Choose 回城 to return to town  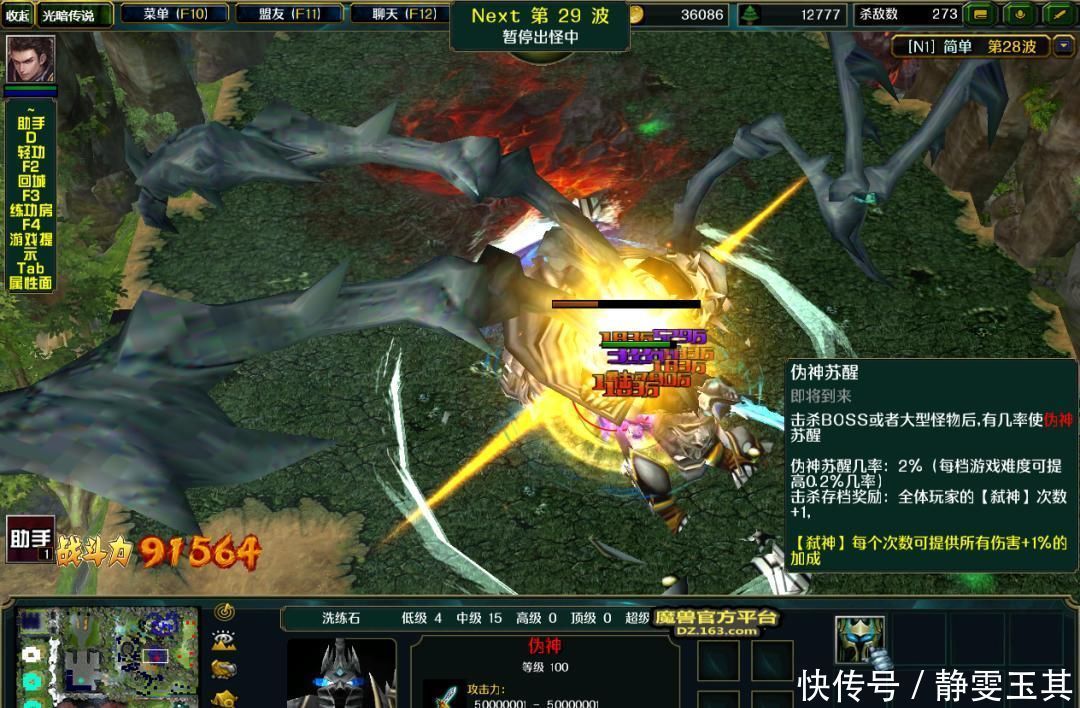coord(31,181)
